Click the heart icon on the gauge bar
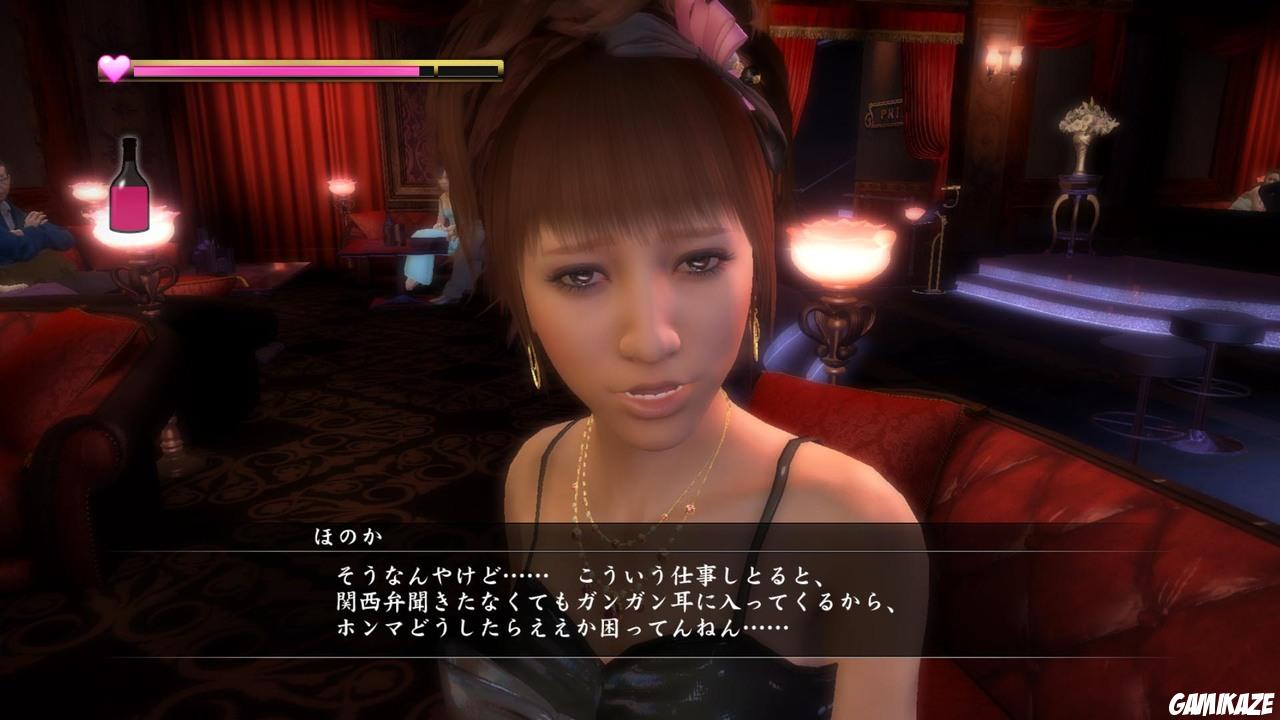 (x=113, y=67)
